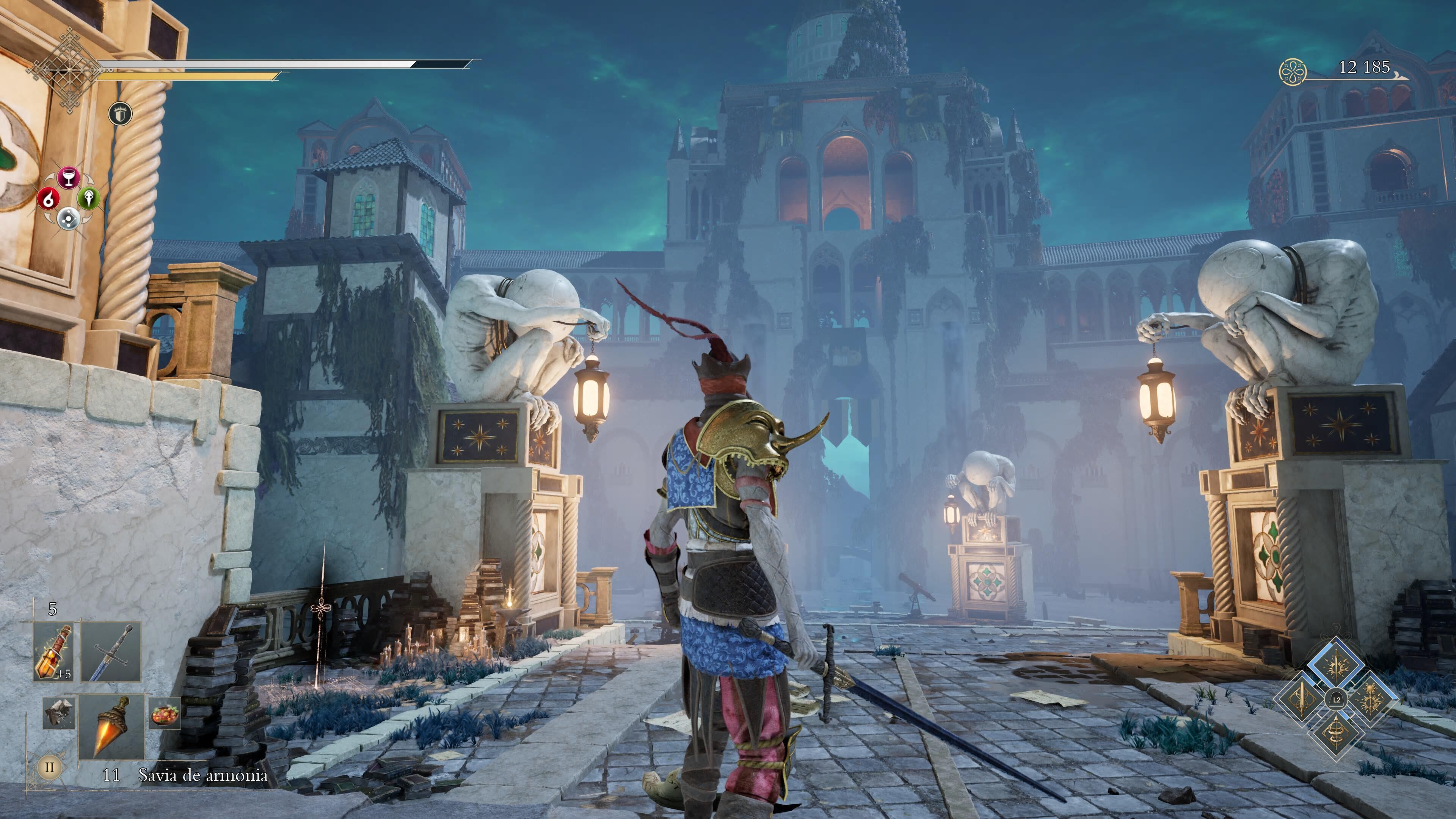
Task: Click the crowned shield status icon
Action: pos(120,114)
